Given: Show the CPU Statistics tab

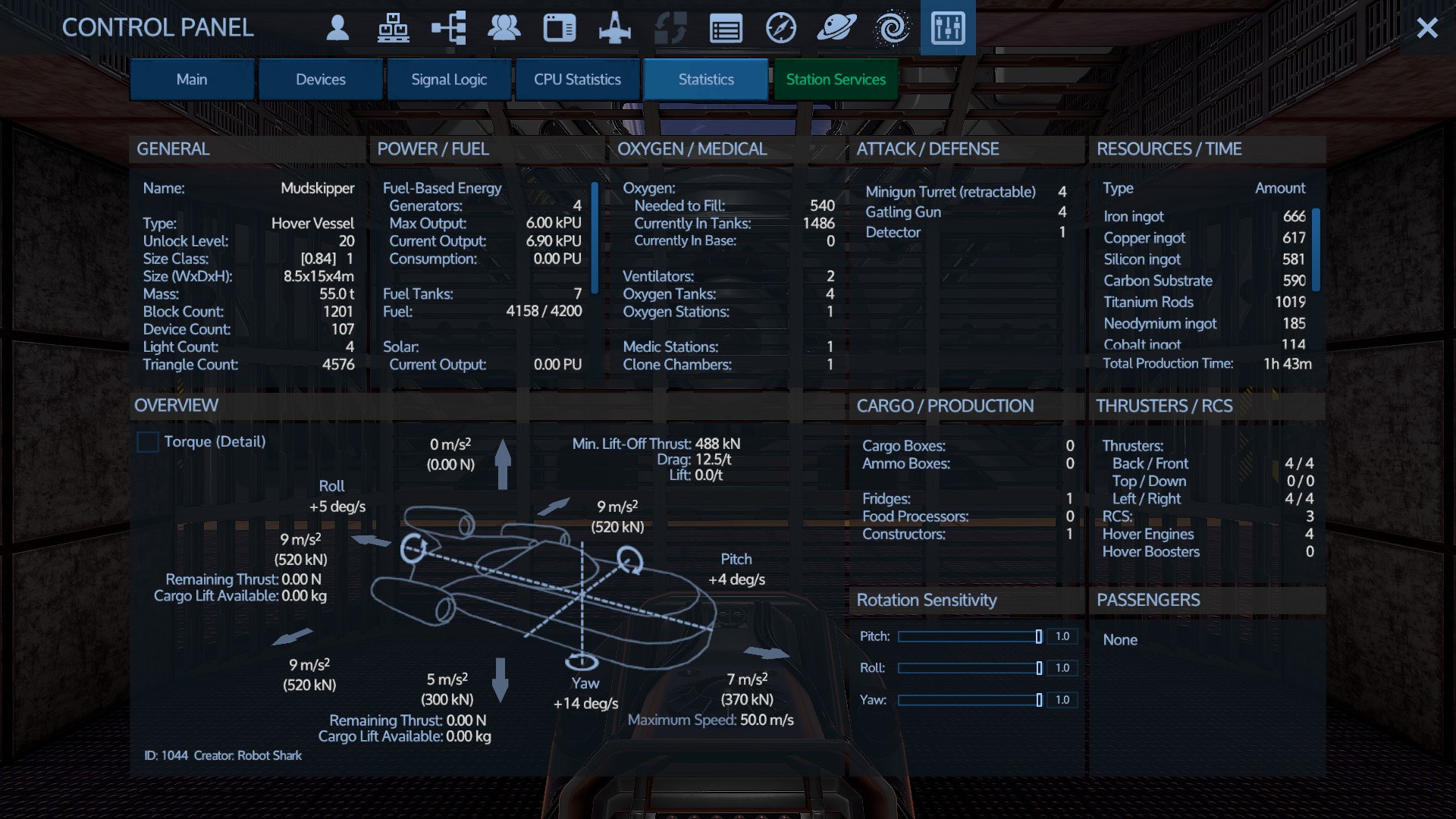Looking at the screenshot, I should coord(577,80).
